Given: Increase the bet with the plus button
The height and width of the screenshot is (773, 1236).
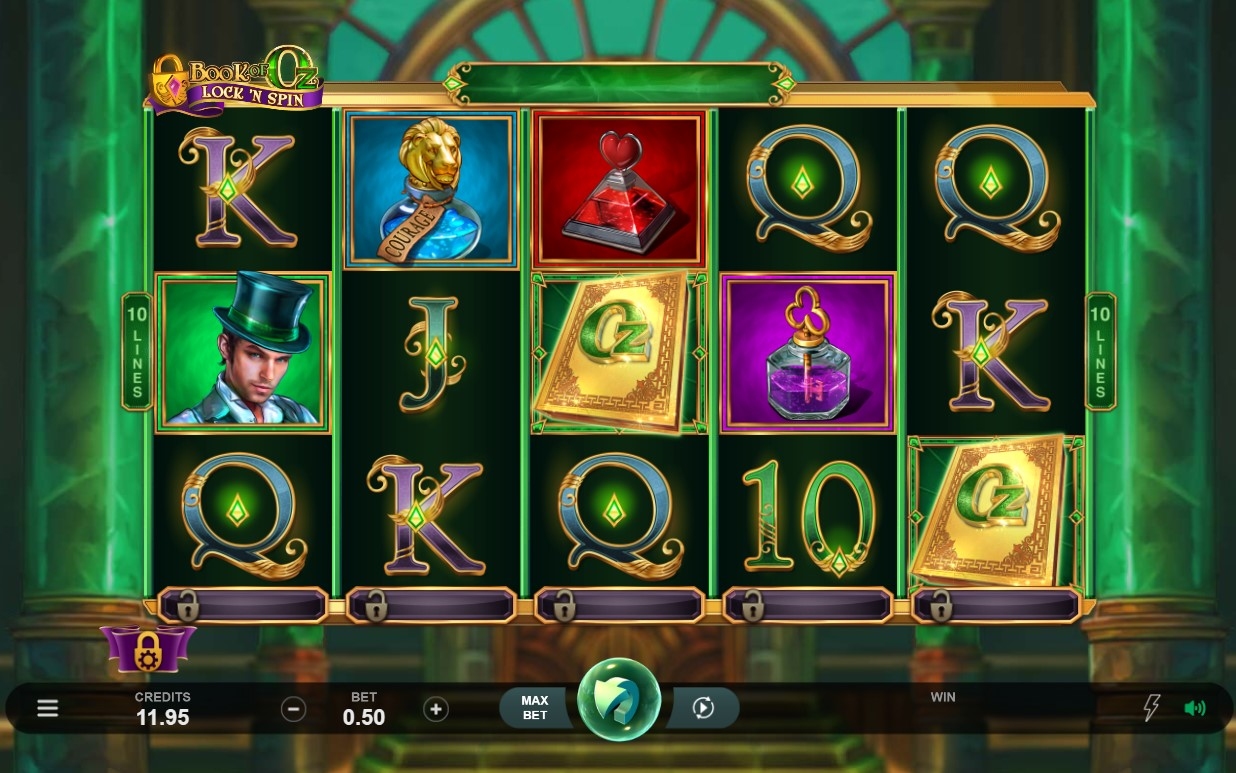Looking at the screenshot, I should point(435,709).
